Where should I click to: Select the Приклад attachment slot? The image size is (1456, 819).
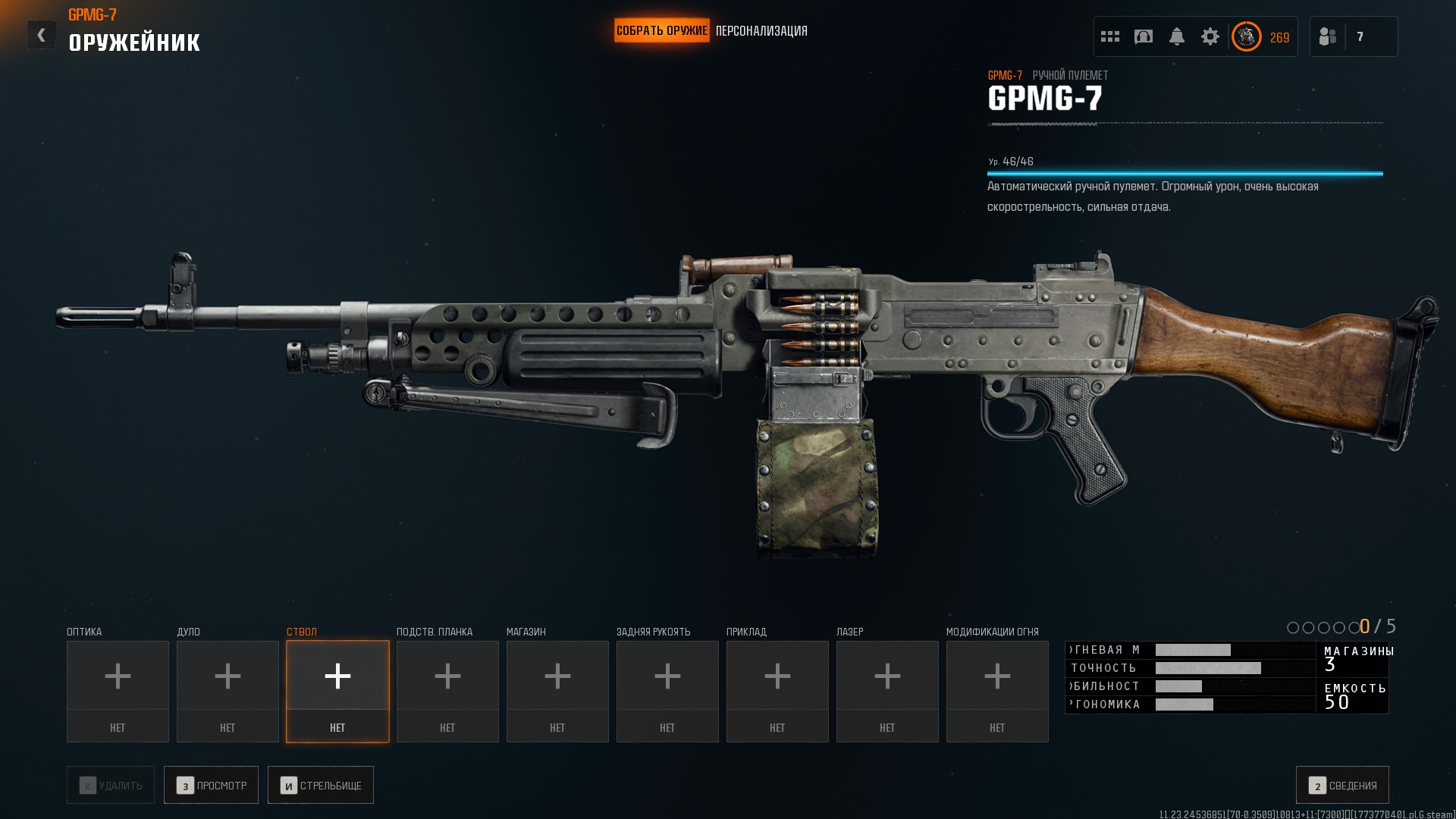[x=777, y=691]
